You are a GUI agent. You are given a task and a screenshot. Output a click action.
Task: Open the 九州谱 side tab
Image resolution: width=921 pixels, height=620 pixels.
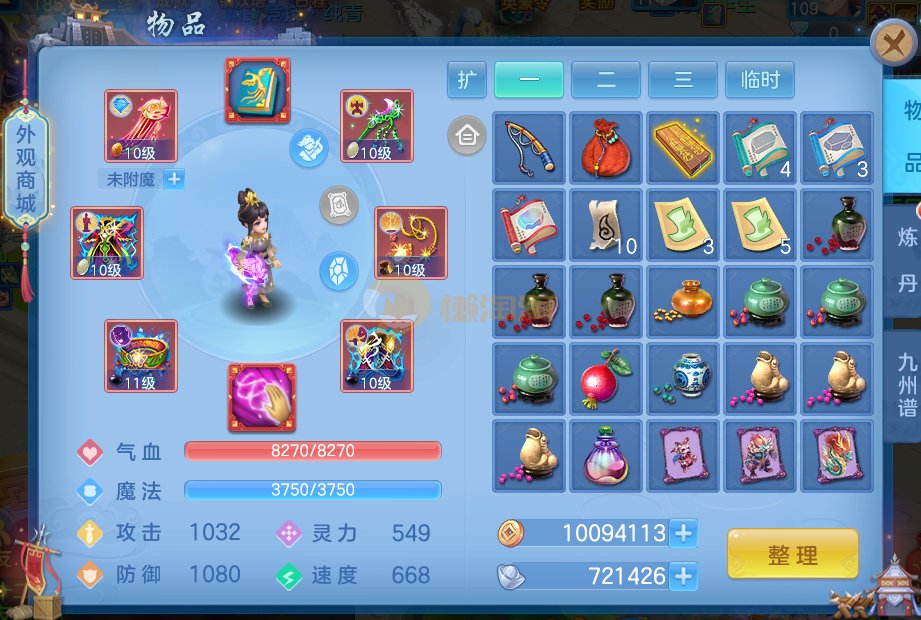click(906, 384)
